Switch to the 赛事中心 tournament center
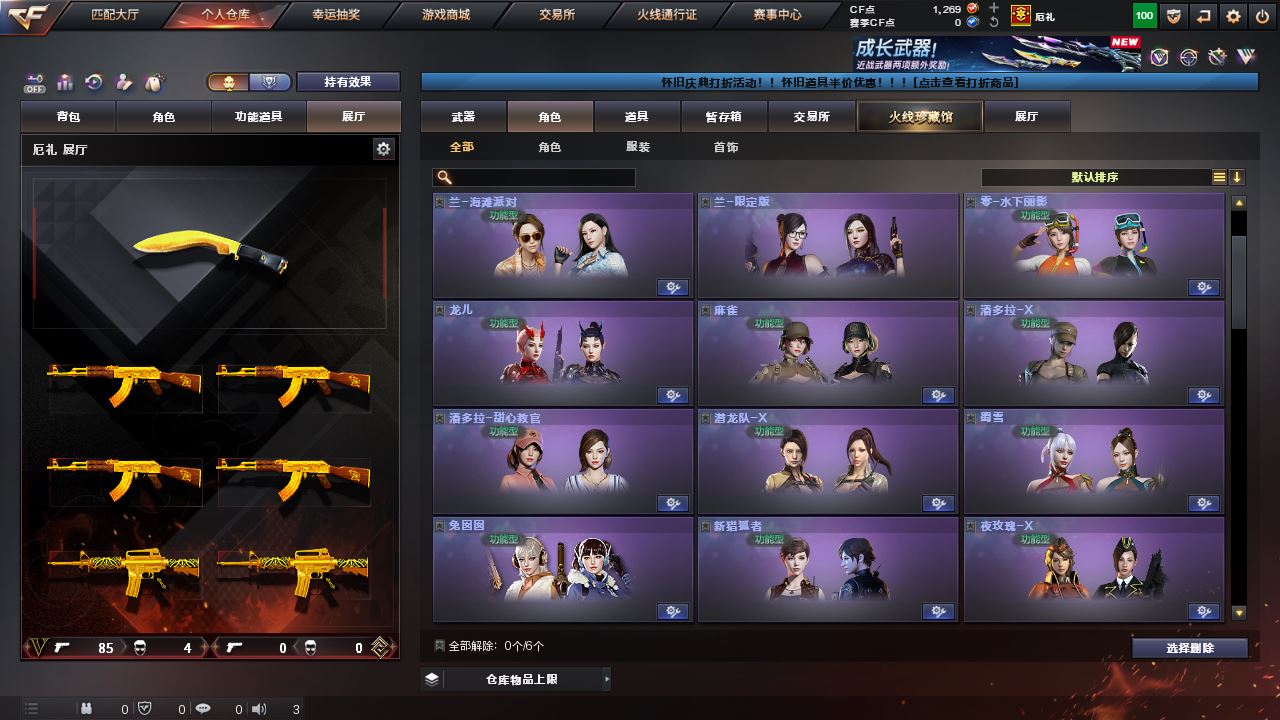Image resolution: width=1280 pixels, height=720 pixels. [x=777, y=15]
